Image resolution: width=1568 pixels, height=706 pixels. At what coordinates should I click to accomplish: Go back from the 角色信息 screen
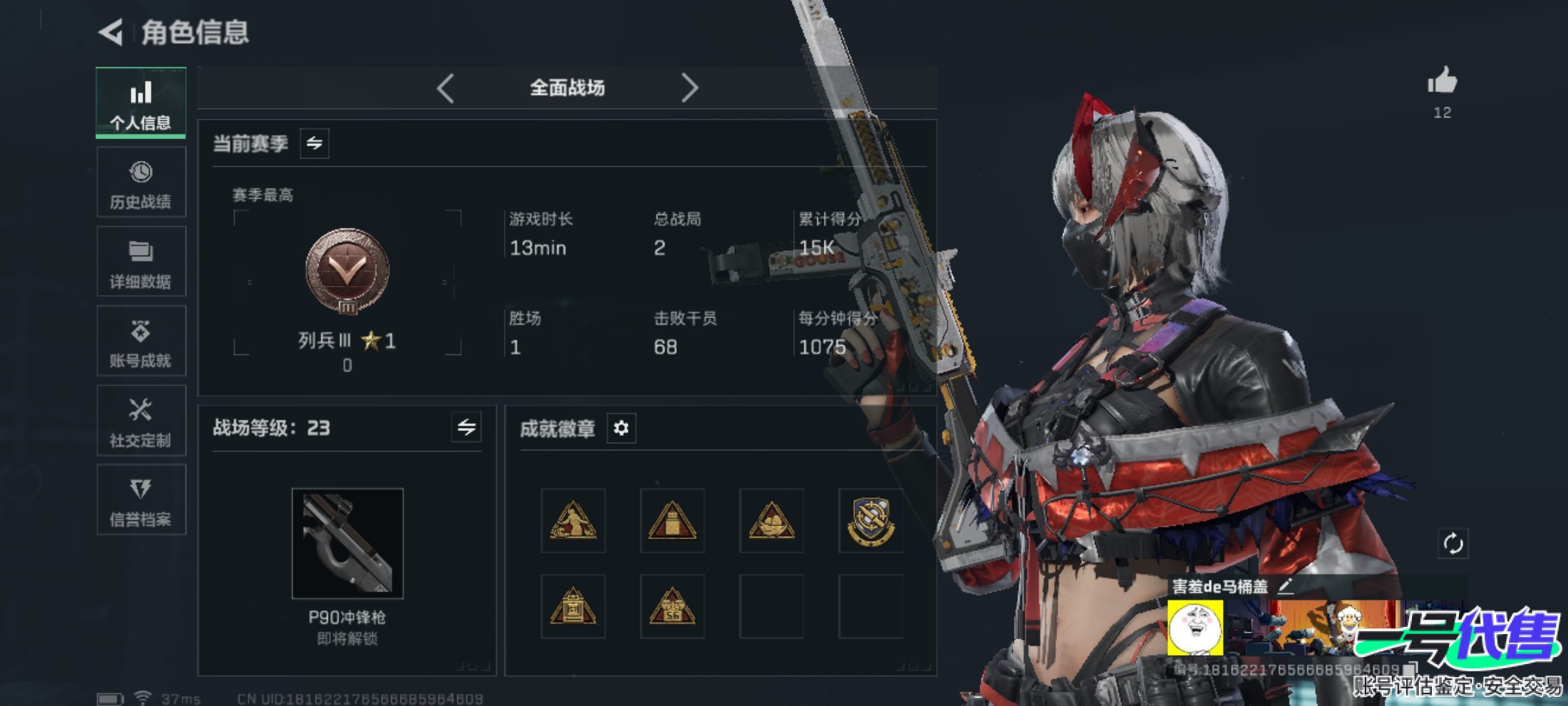click(x=112, y=32)
